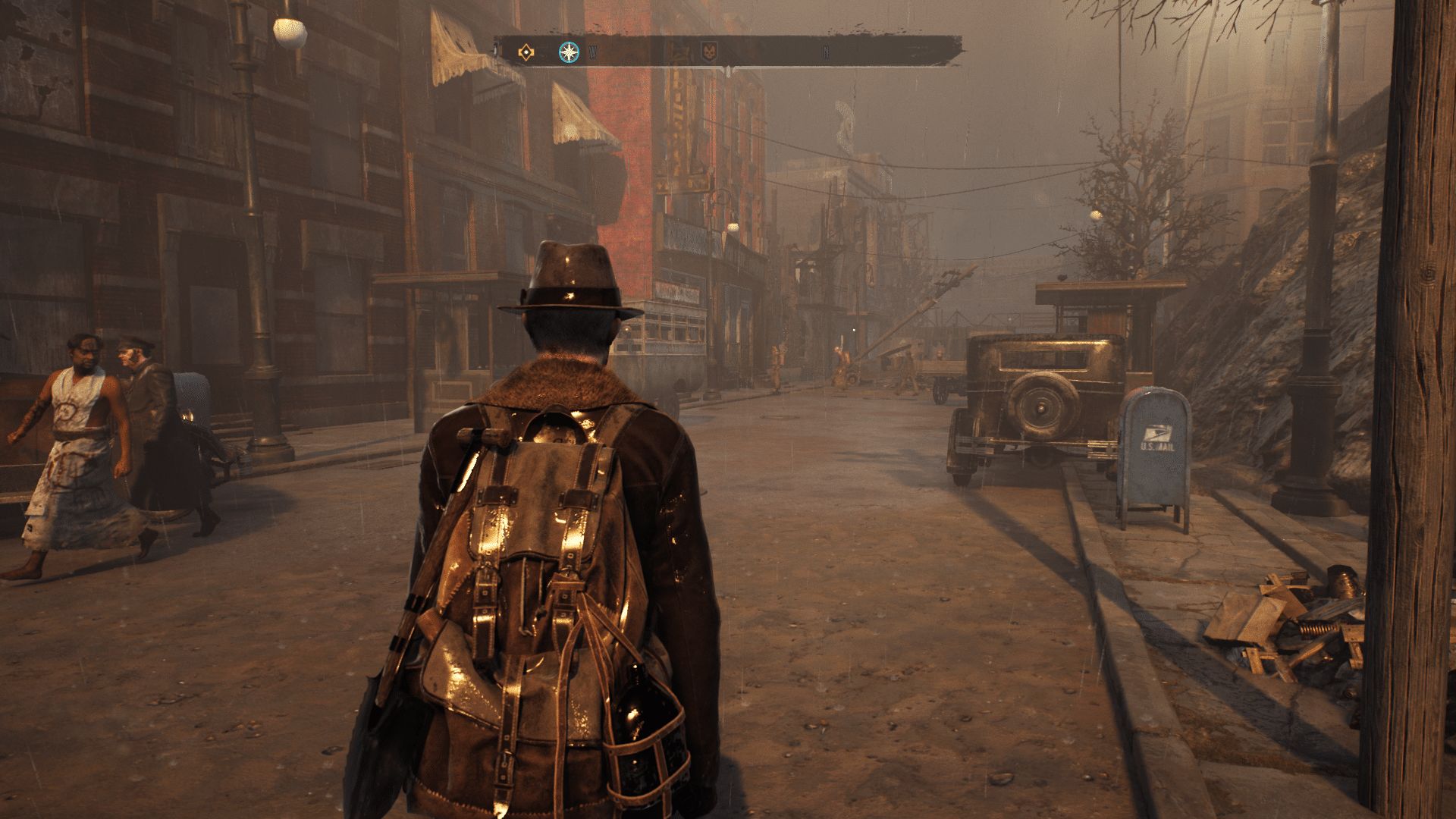The height and width of the screenshot is (819, 1456).
Task: Click the skull shield marker on the compass
Action: 708,52
